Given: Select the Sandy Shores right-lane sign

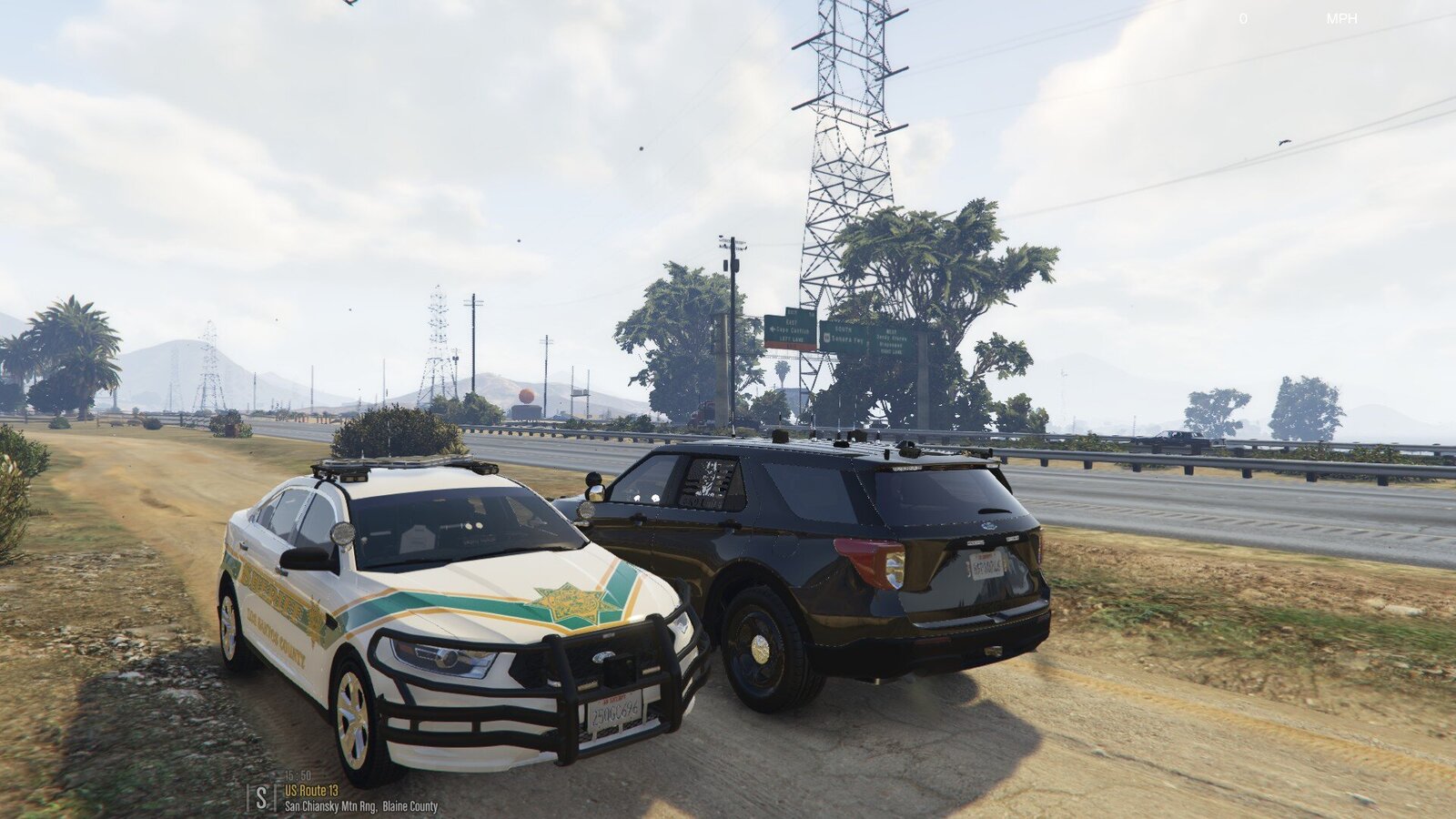Looking at the screenshot, I should pyautogui.click(x=894, y=339).
